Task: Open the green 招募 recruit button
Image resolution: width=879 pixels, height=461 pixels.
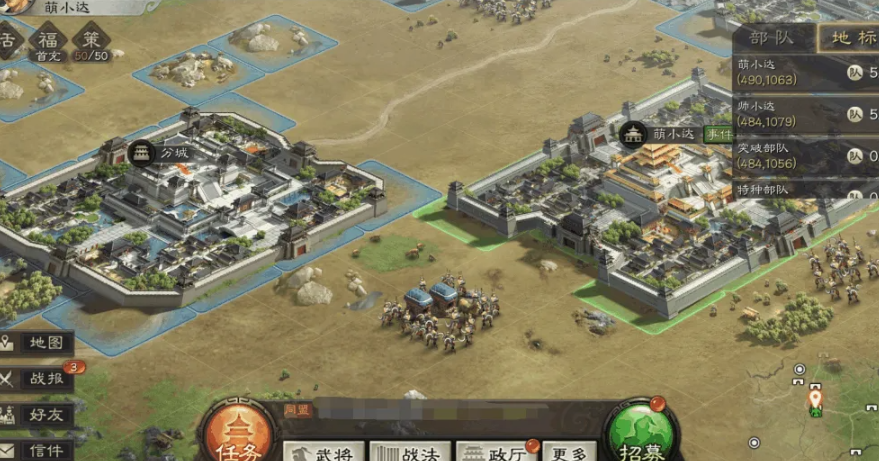Action: tap(640, 435)
